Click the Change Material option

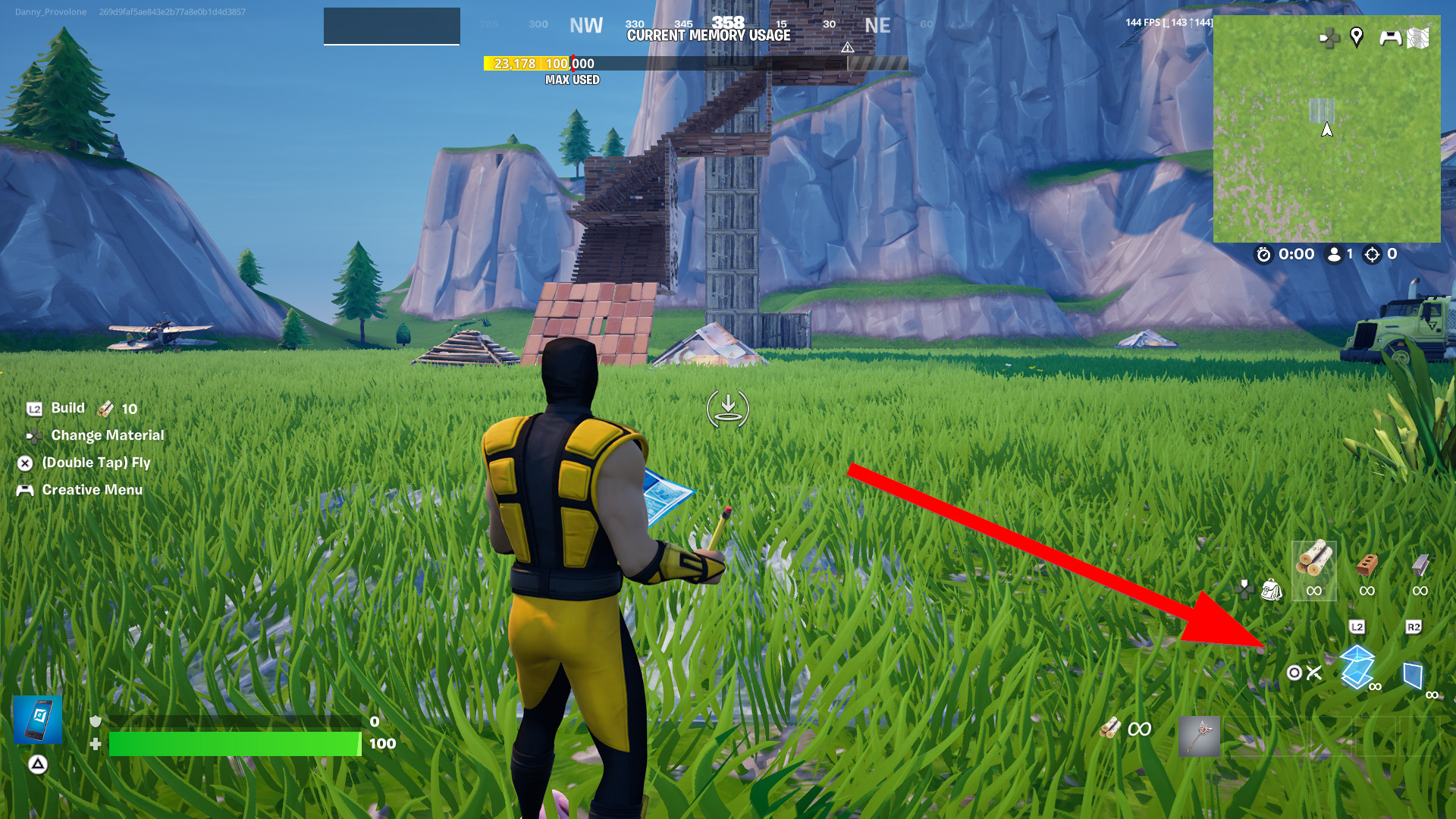[x=107, y=435]
